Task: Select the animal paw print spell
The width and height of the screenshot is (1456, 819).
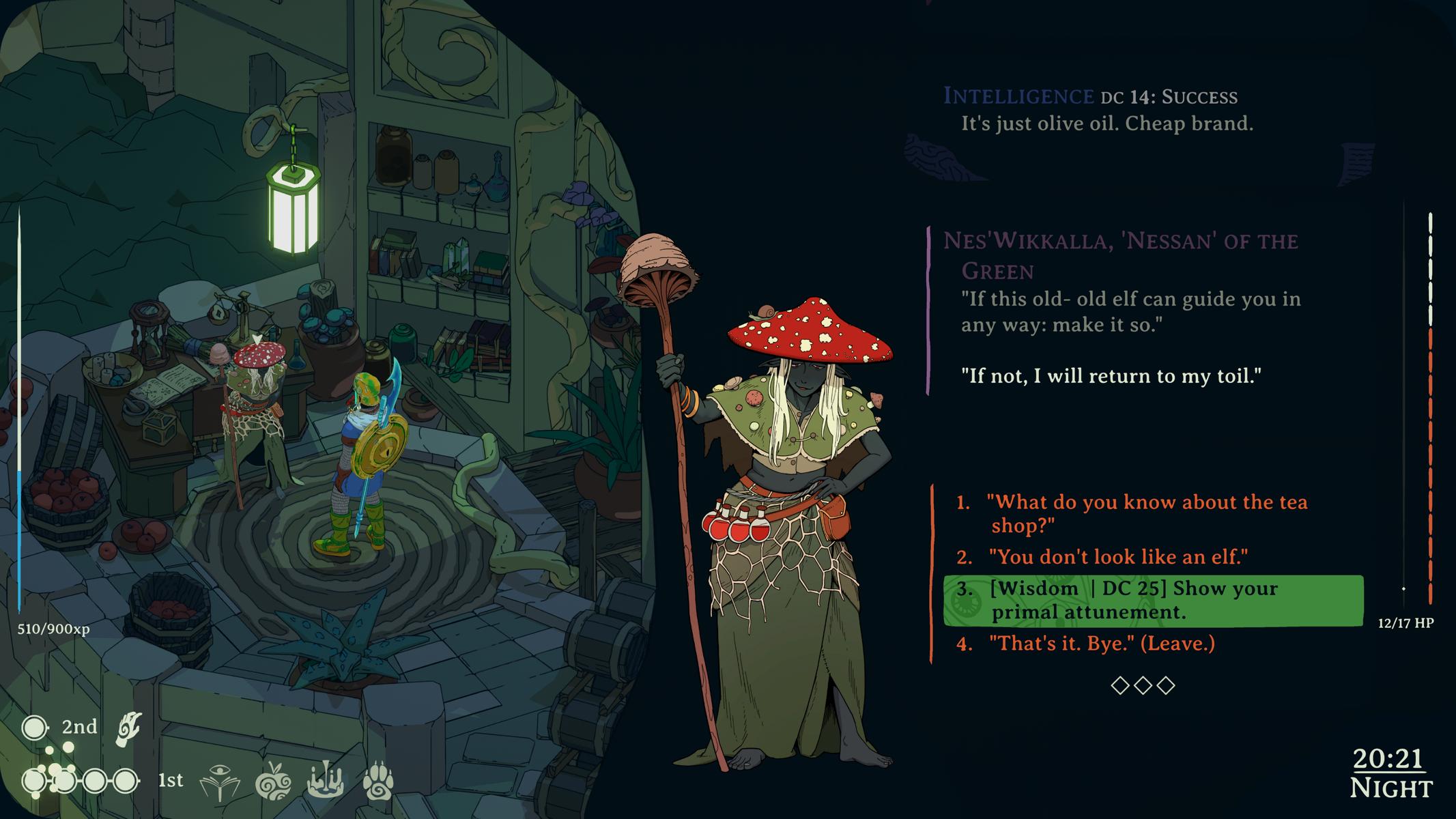Action: (x=378, y=781)
